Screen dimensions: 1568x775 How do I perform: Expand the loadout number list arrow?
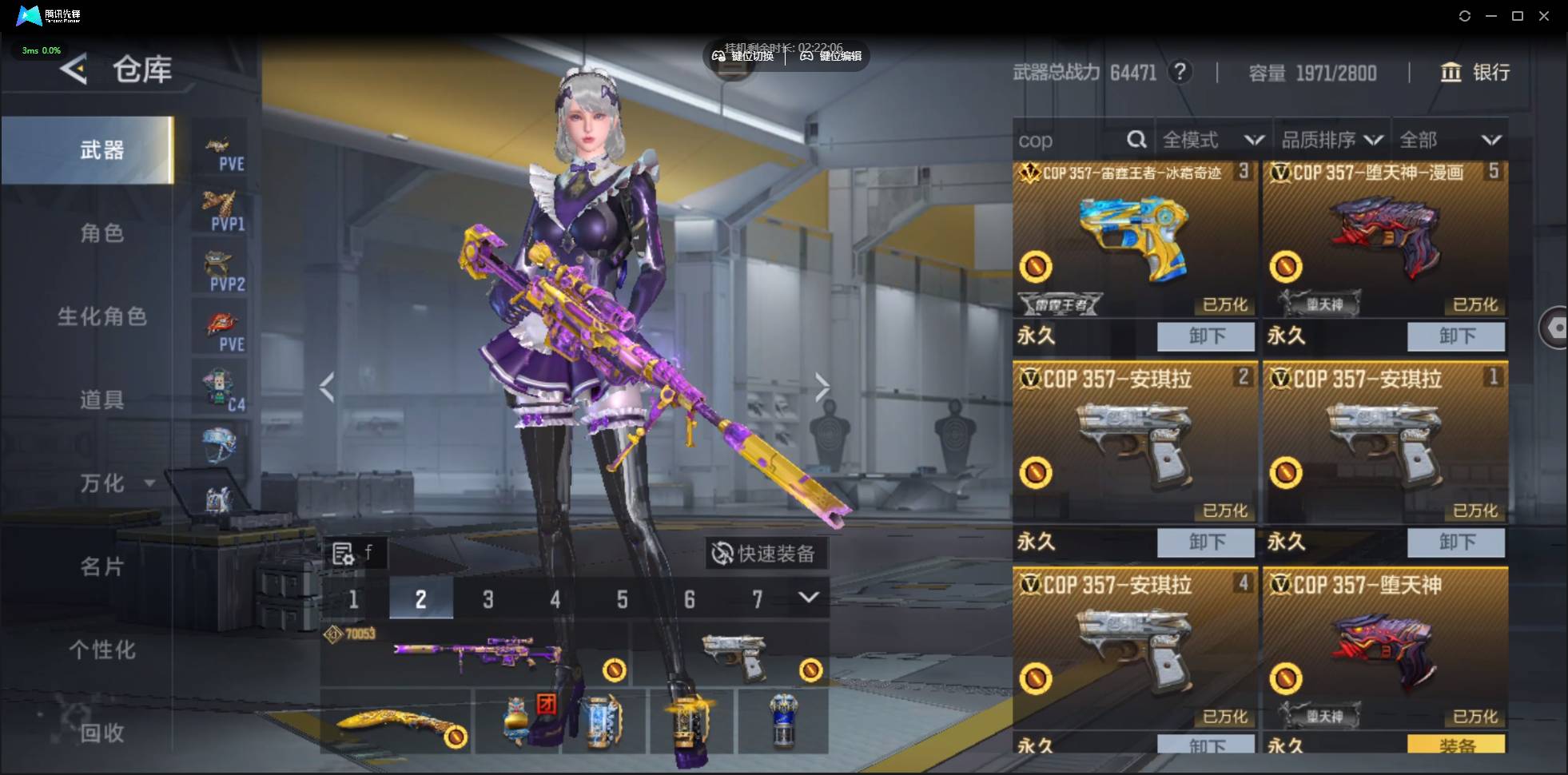click(808, 598)
